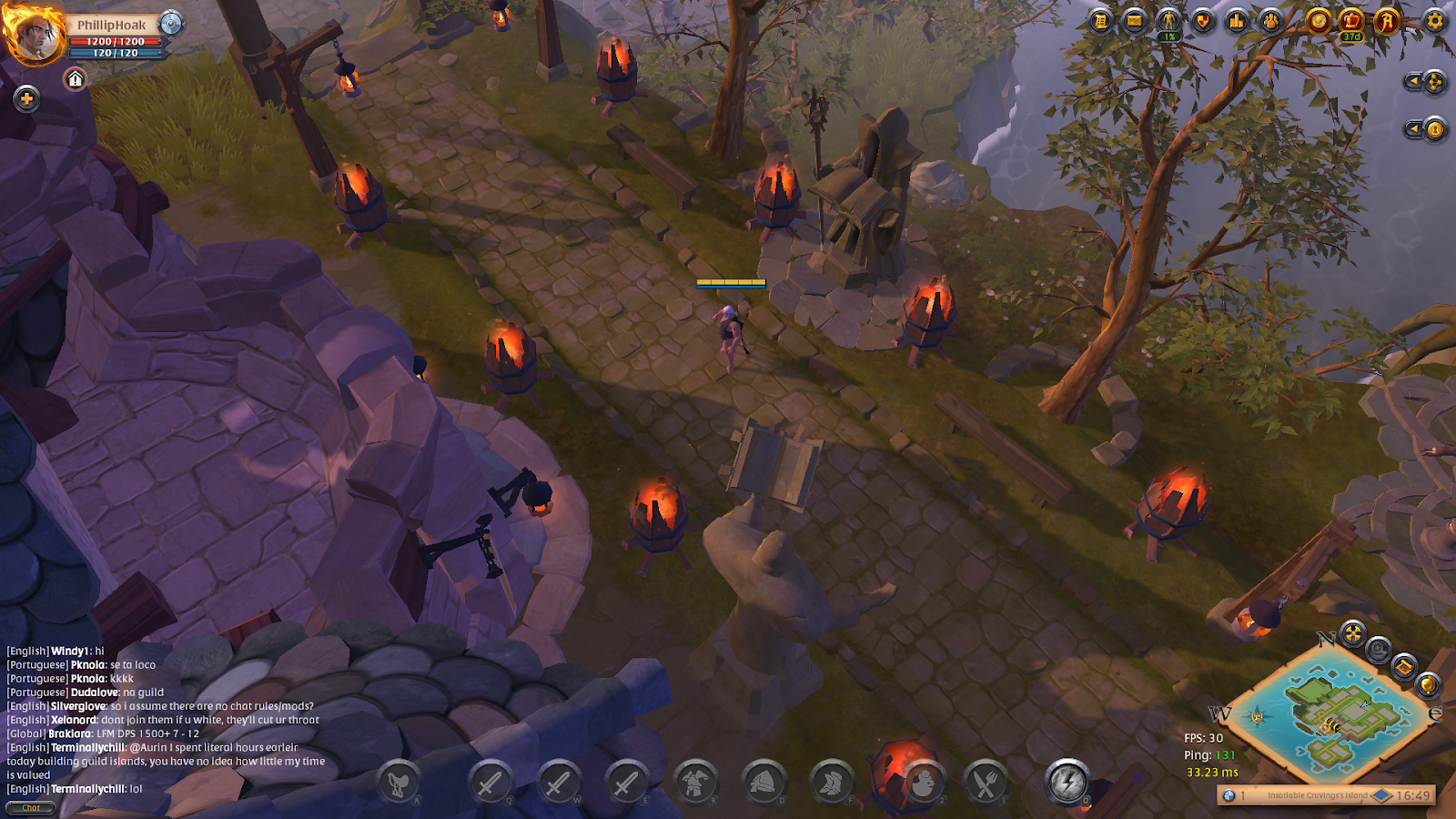Open the mail envelope icon
The width and height of the screenshot is (1456, 819).
tap(1135, 20)
